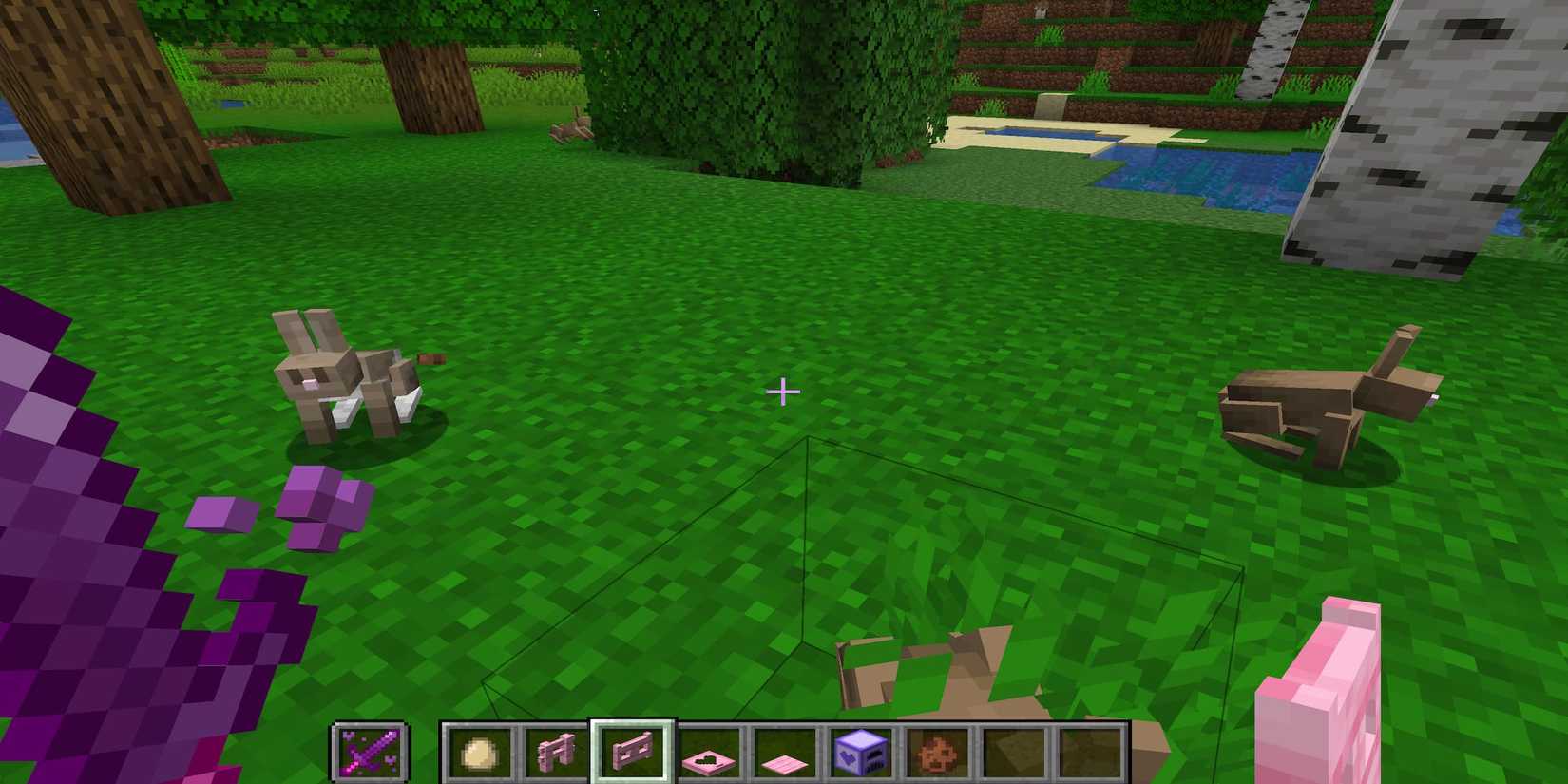1568x784 pixels.
Task: Click the first empty hotbar slot
Action: pos(1012,753)
